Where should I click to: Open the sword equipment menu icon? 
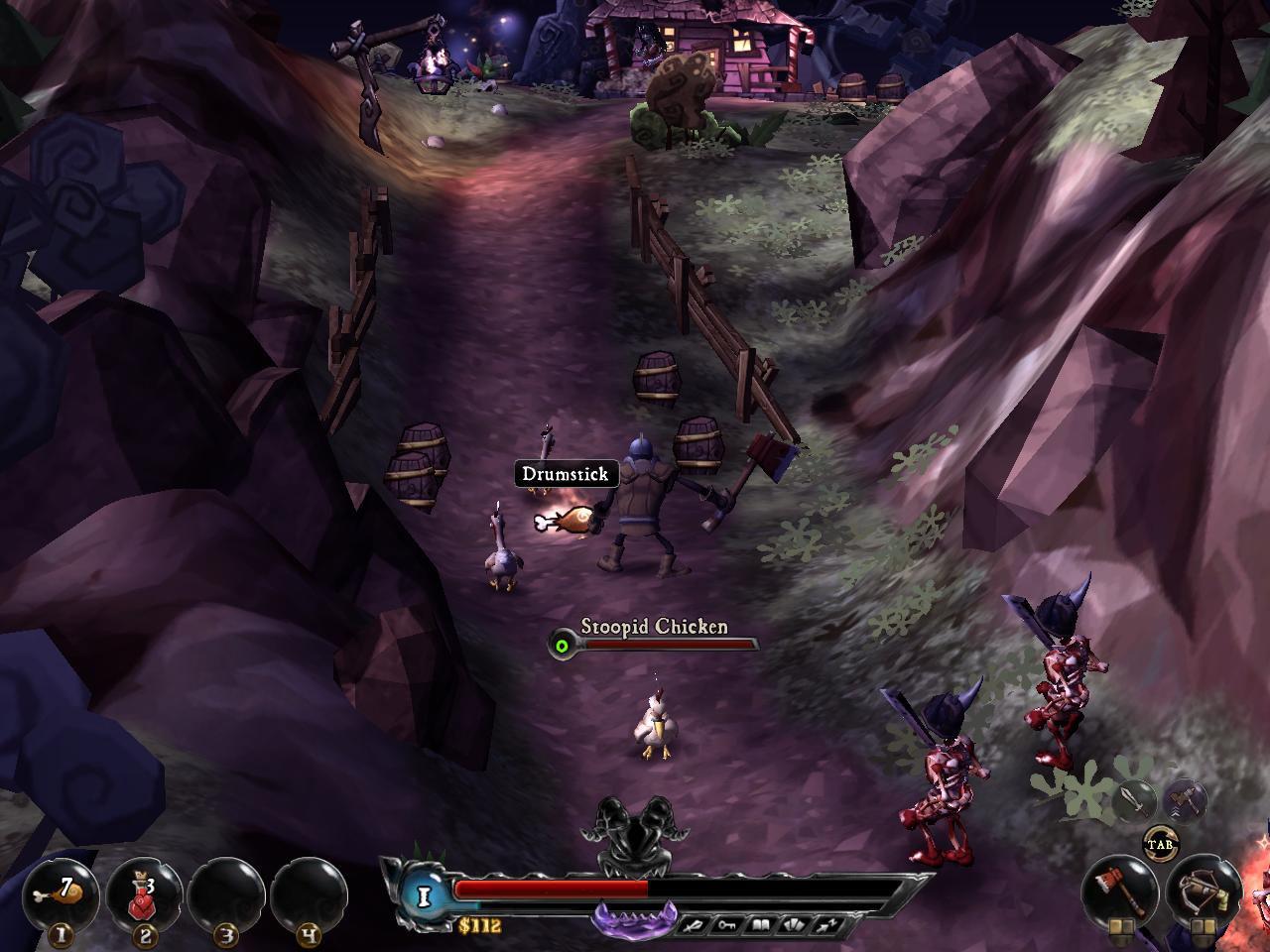(694, 926)
